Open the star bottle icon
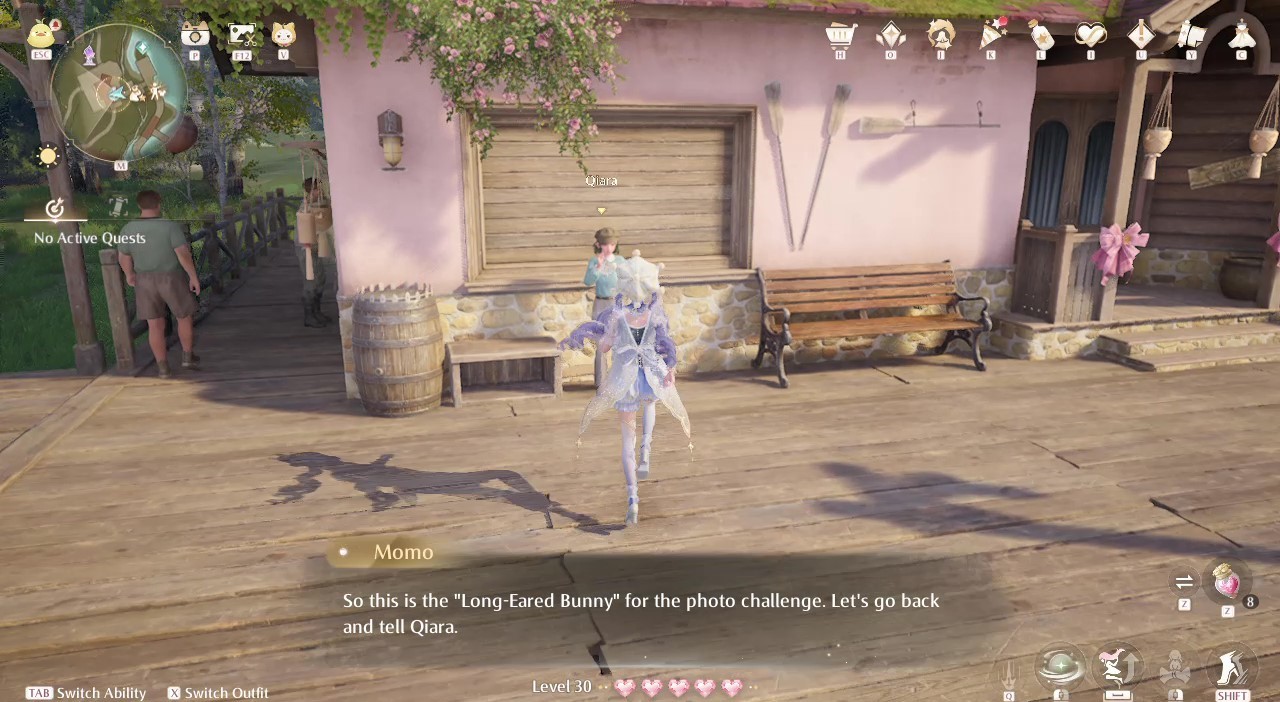The image size is (1280, 702). pos(1041,36)
